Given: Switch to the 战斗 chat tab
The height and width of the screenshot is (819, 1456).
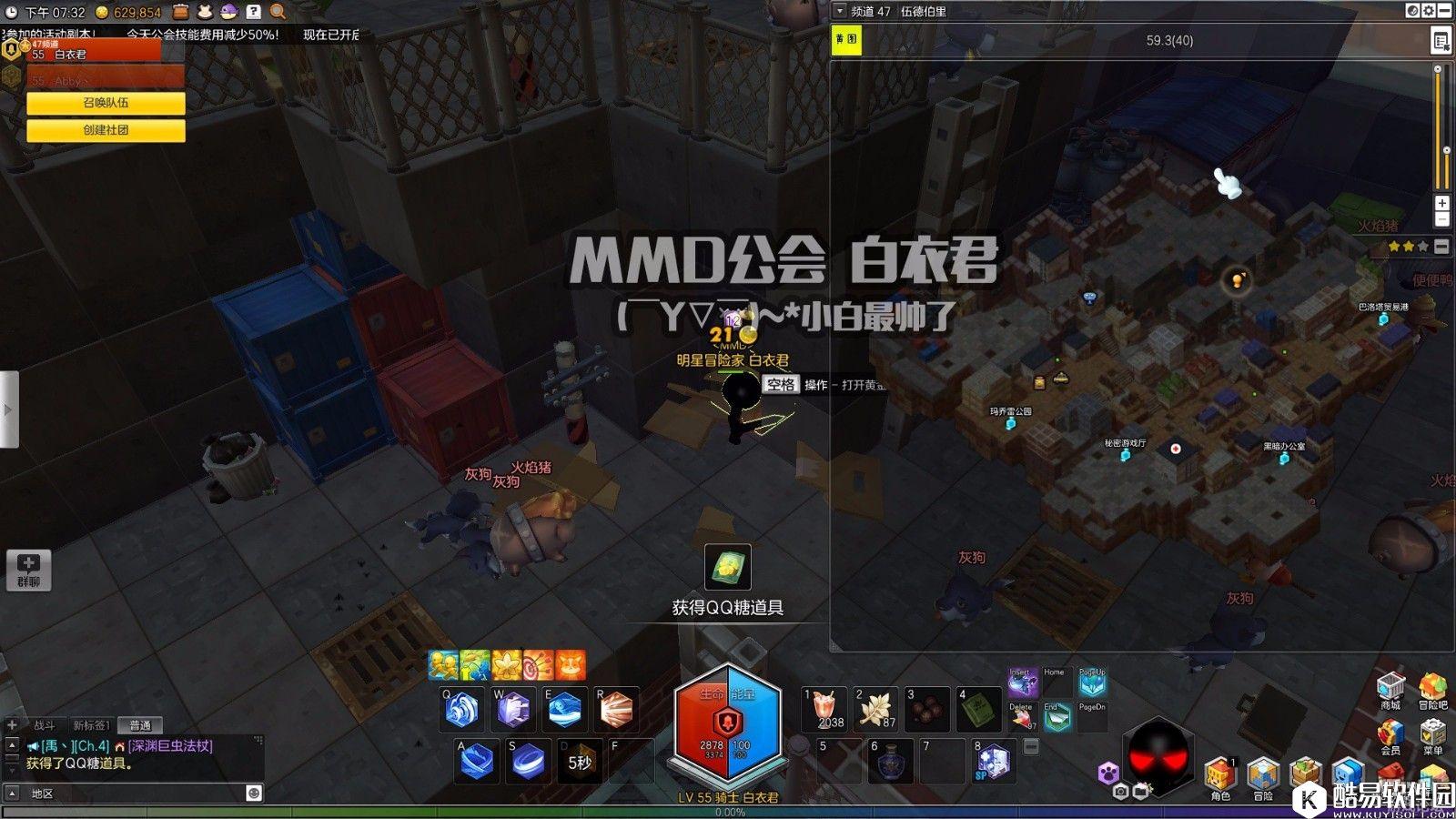Looking at the screenshot, I should pos(45,725).
